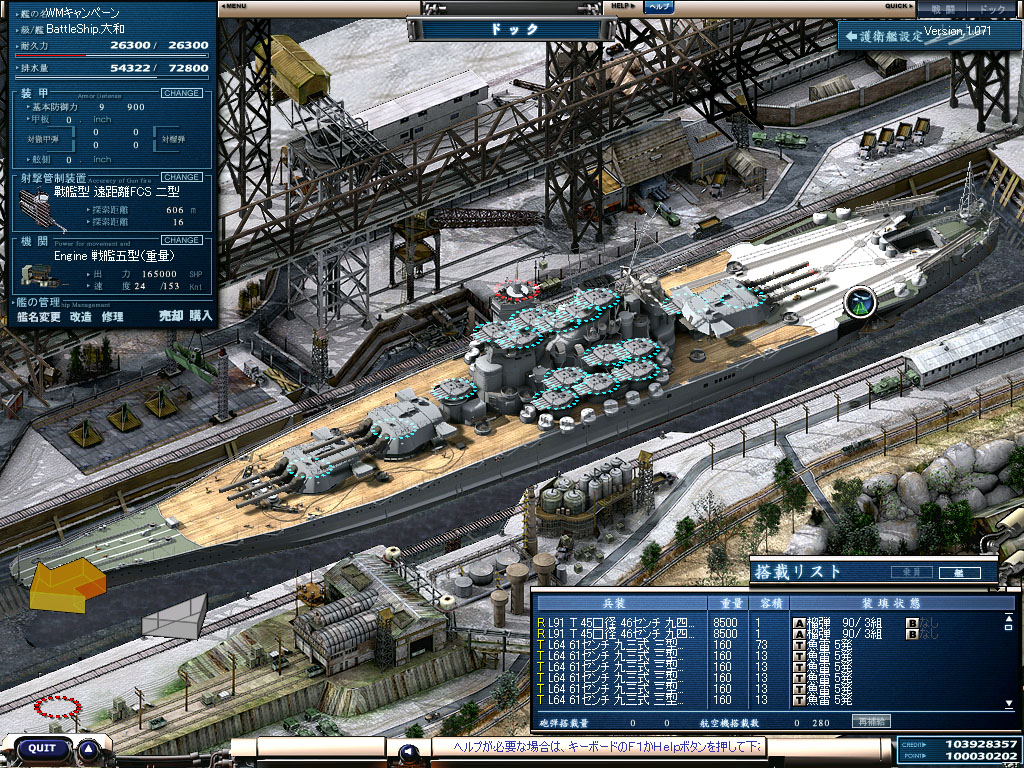This screenshot has height=768, width=1024.
Task: Sell the ship with 売却
Action: pos(171,316)
